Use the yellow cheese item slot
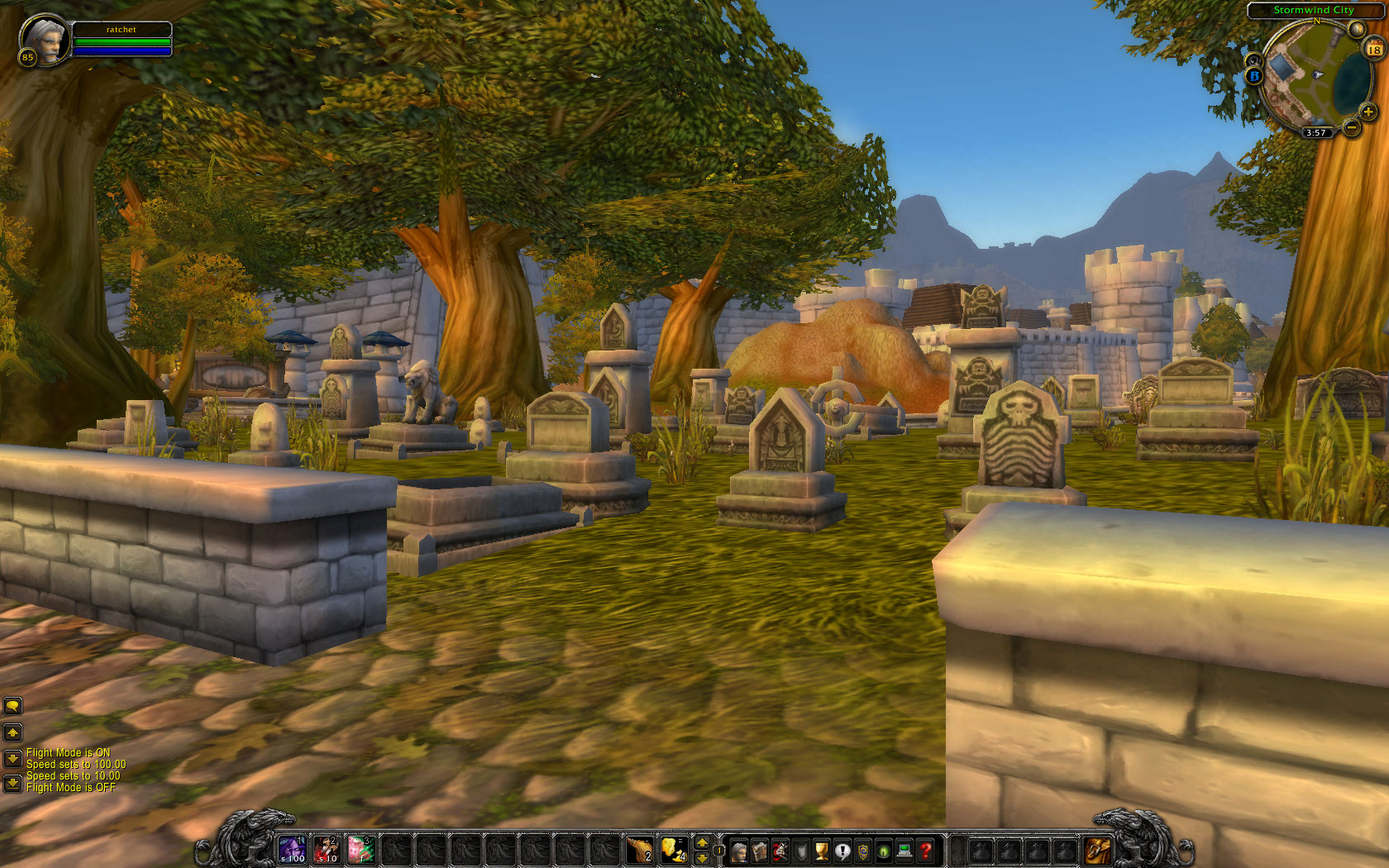 pos(674,849)
